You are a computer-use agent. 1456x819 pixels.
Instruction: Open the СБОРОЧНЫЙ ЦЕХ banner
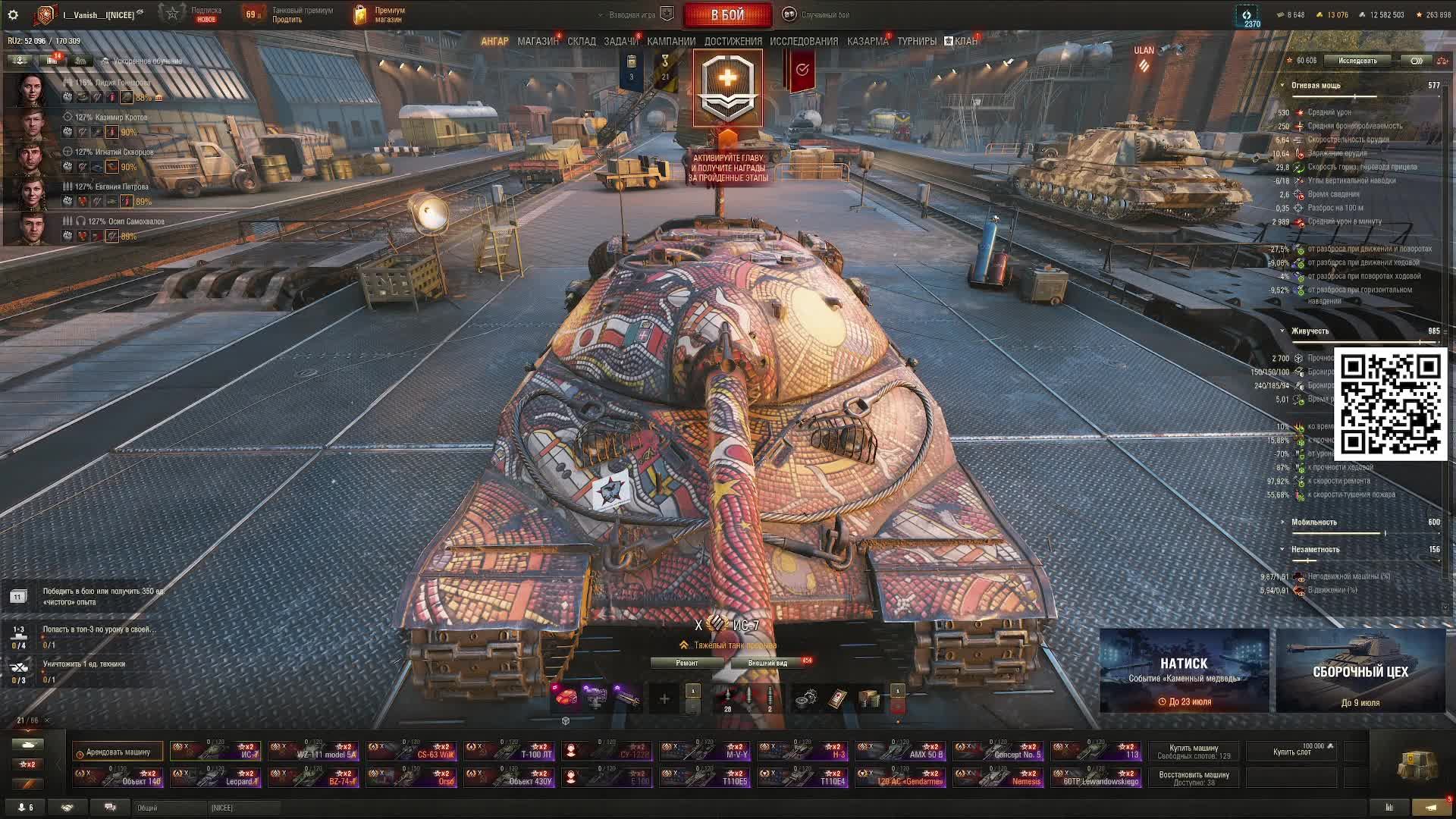(x=1360, y=671)
